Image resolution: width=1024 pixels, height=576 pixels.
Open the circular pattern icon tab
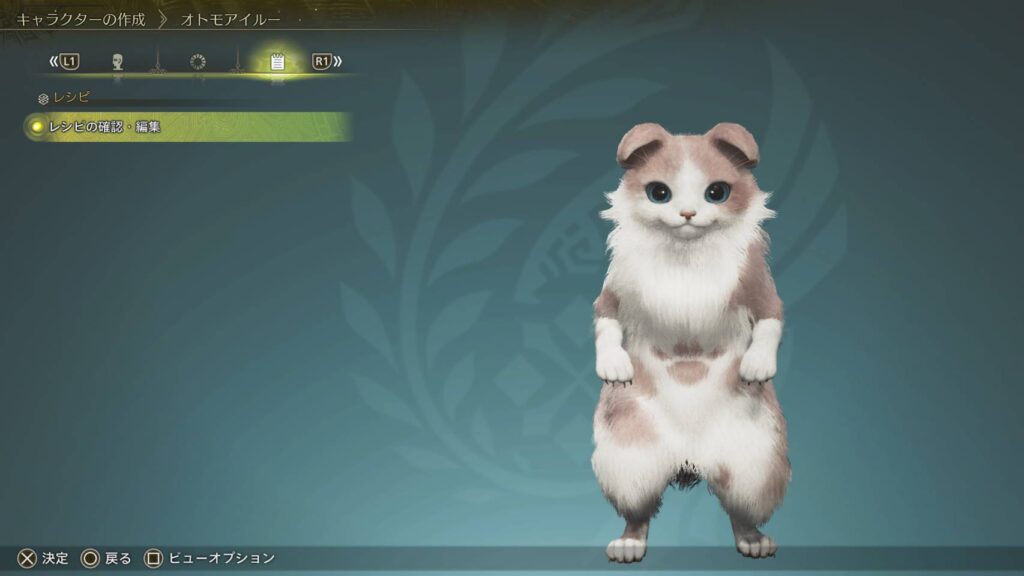[197, 62]
